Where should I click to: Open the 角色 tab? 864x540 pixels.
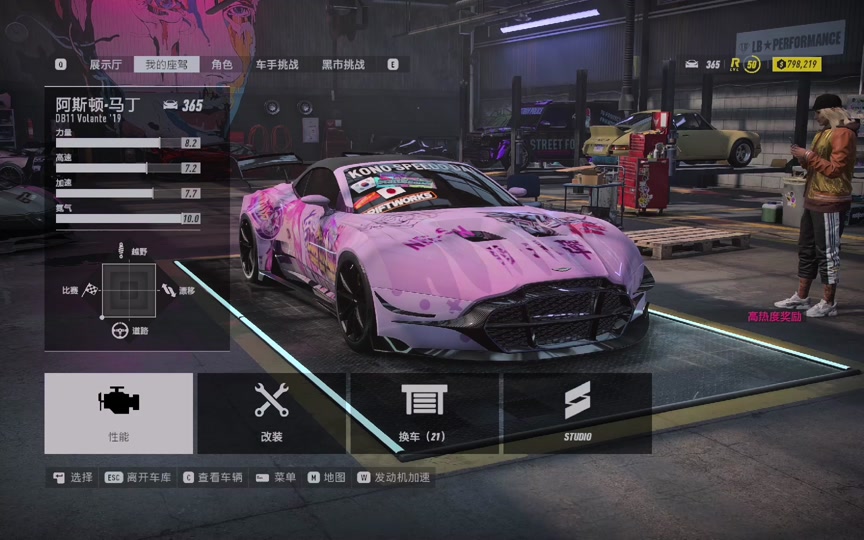(222, 65)
